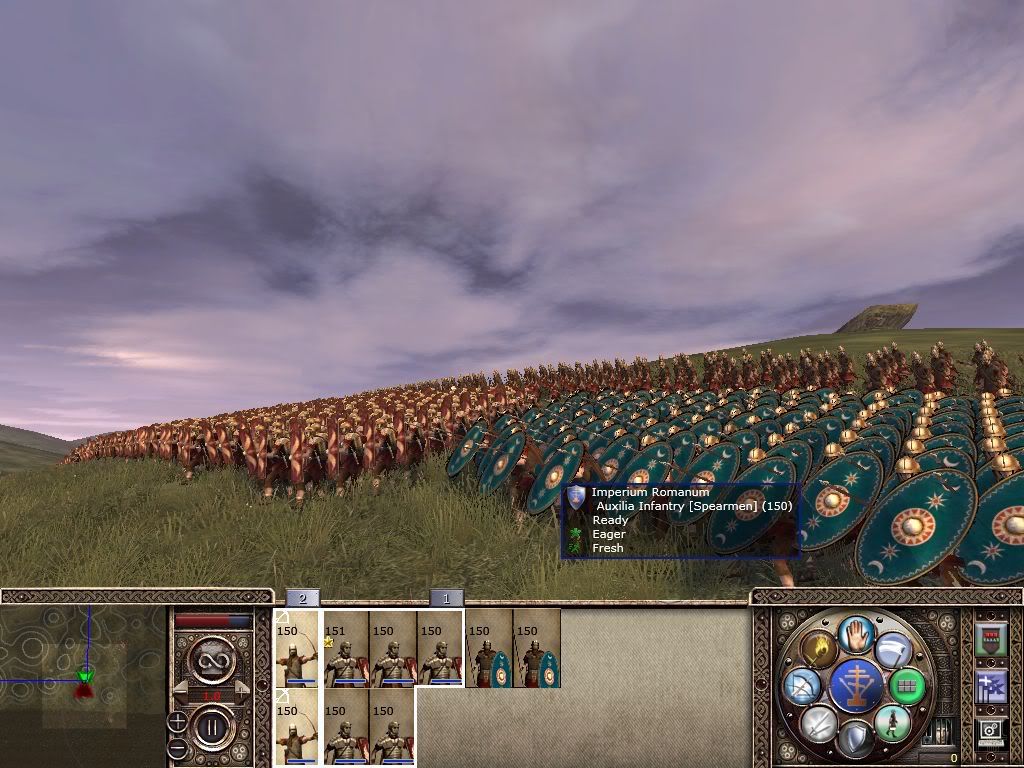Select the starred 151-man infantry unit card
Screen dimensions: 1024x768
pyautogui.click(x=346, y=649)
